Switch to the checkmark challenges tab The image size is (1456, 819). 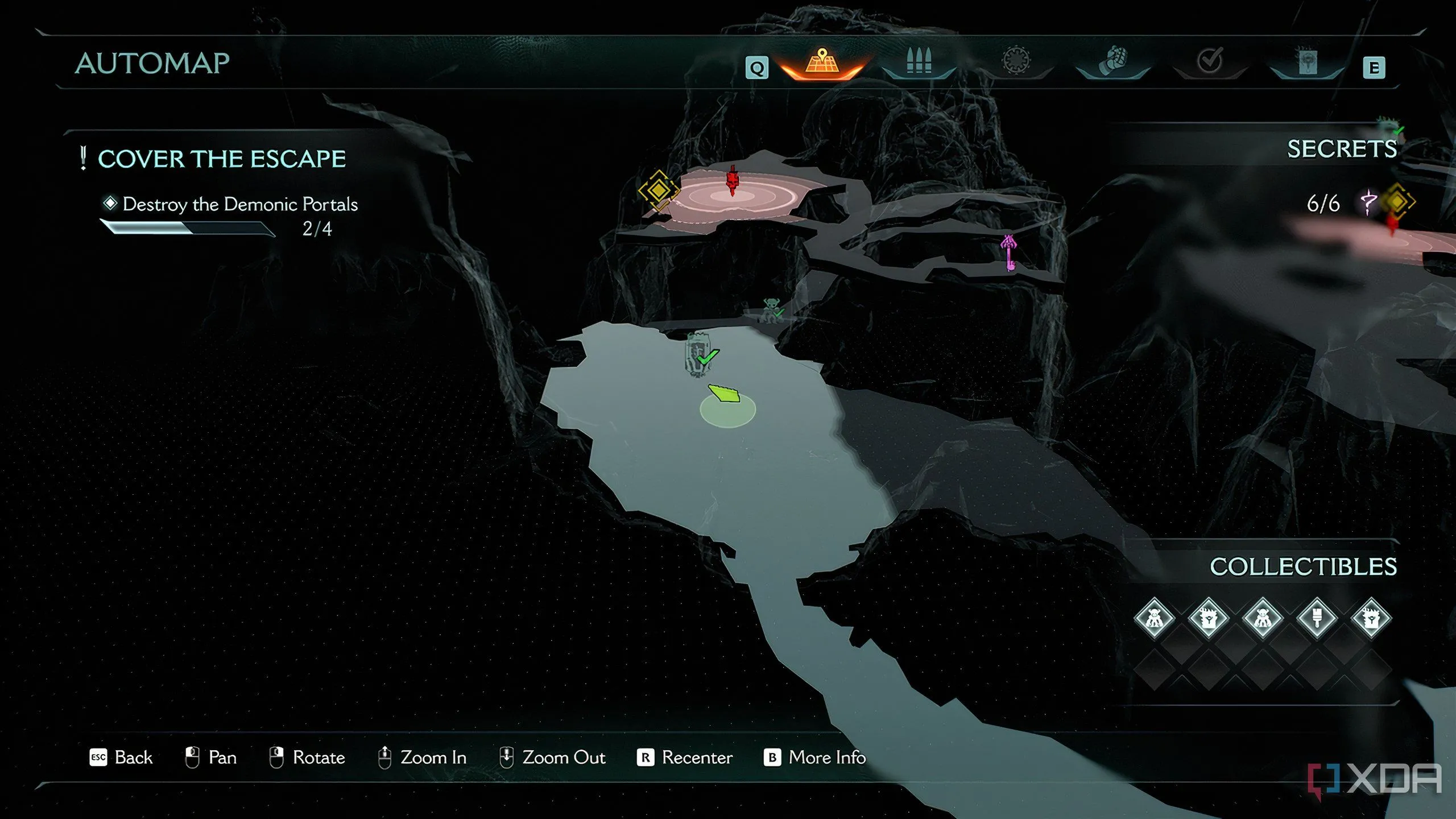1210,61
